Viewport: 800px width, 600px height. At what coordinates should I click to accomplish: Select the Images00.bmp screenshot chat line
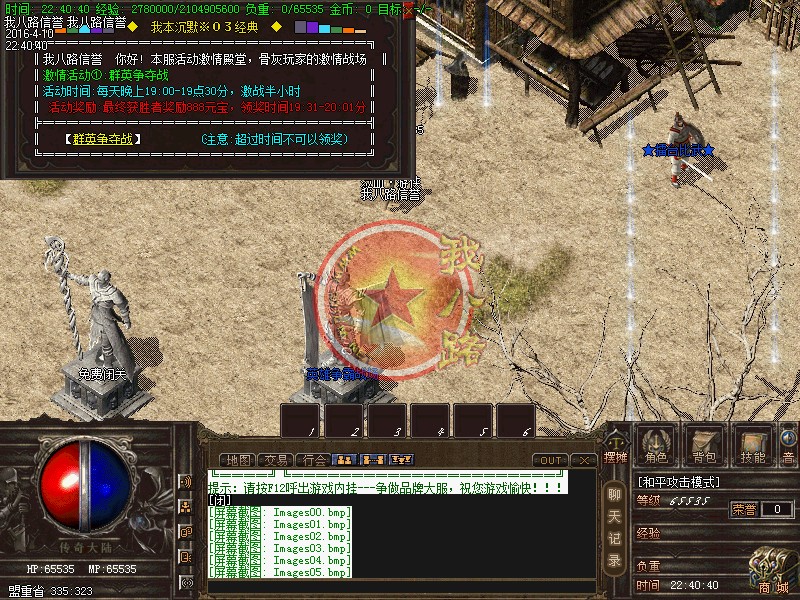280,512
